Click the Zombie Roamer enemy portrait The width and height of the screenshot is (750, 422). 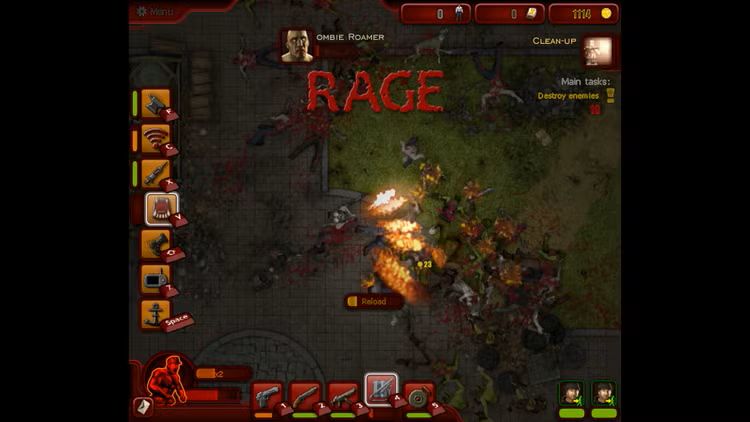click(298, 46)
